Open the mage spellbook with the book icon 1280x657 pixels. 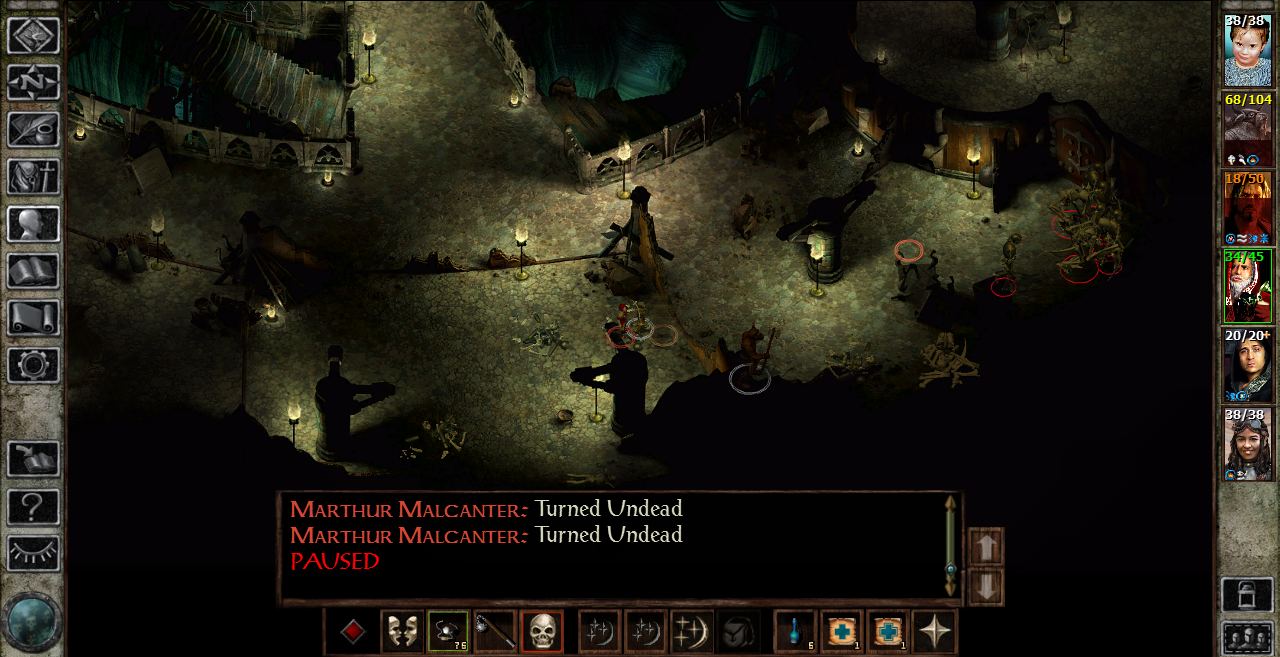click(x=33, y=271)
